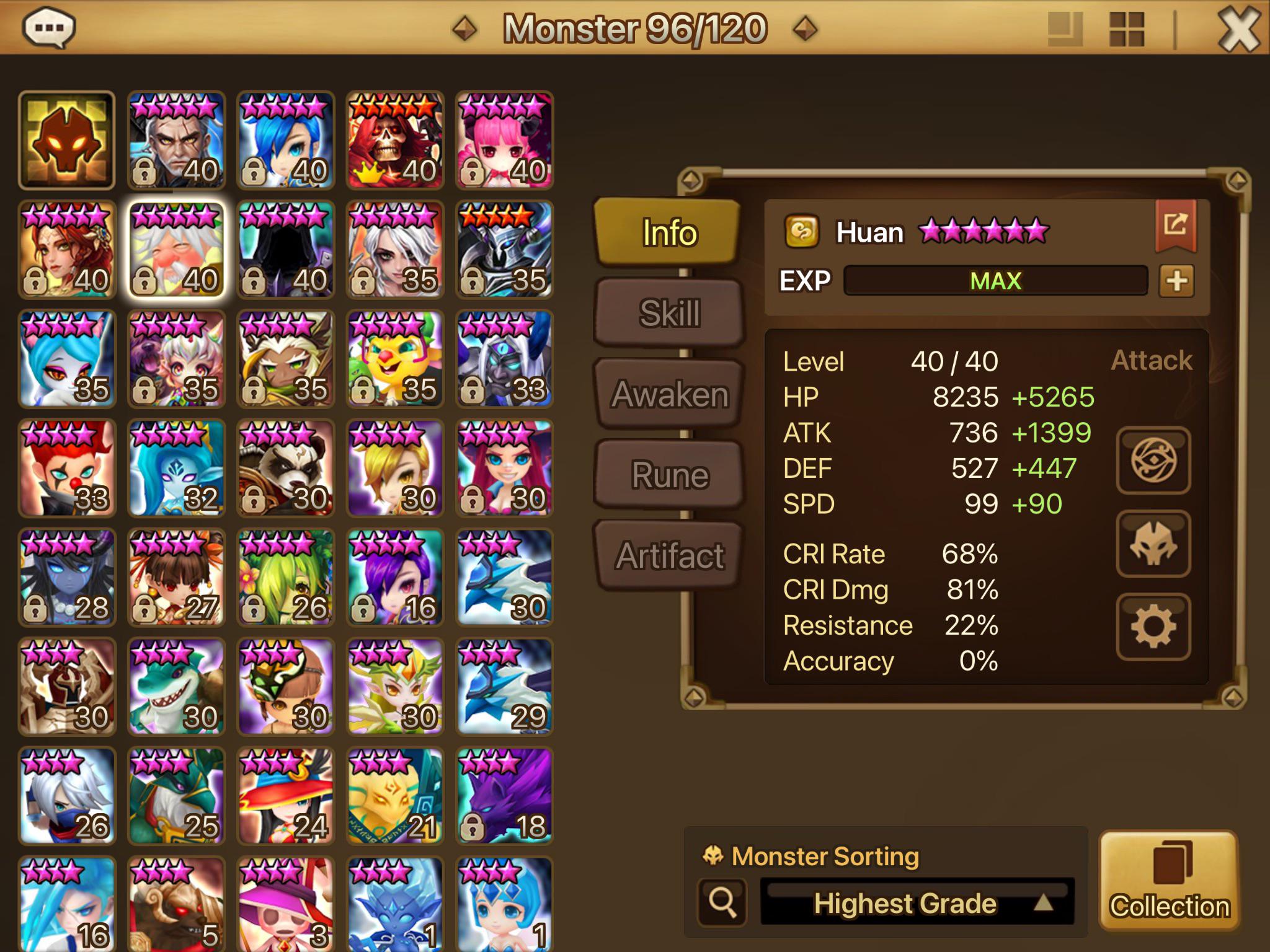Click the plus icon beside the EXP bar
The image size is (1270, 952).
(1177, 280)
